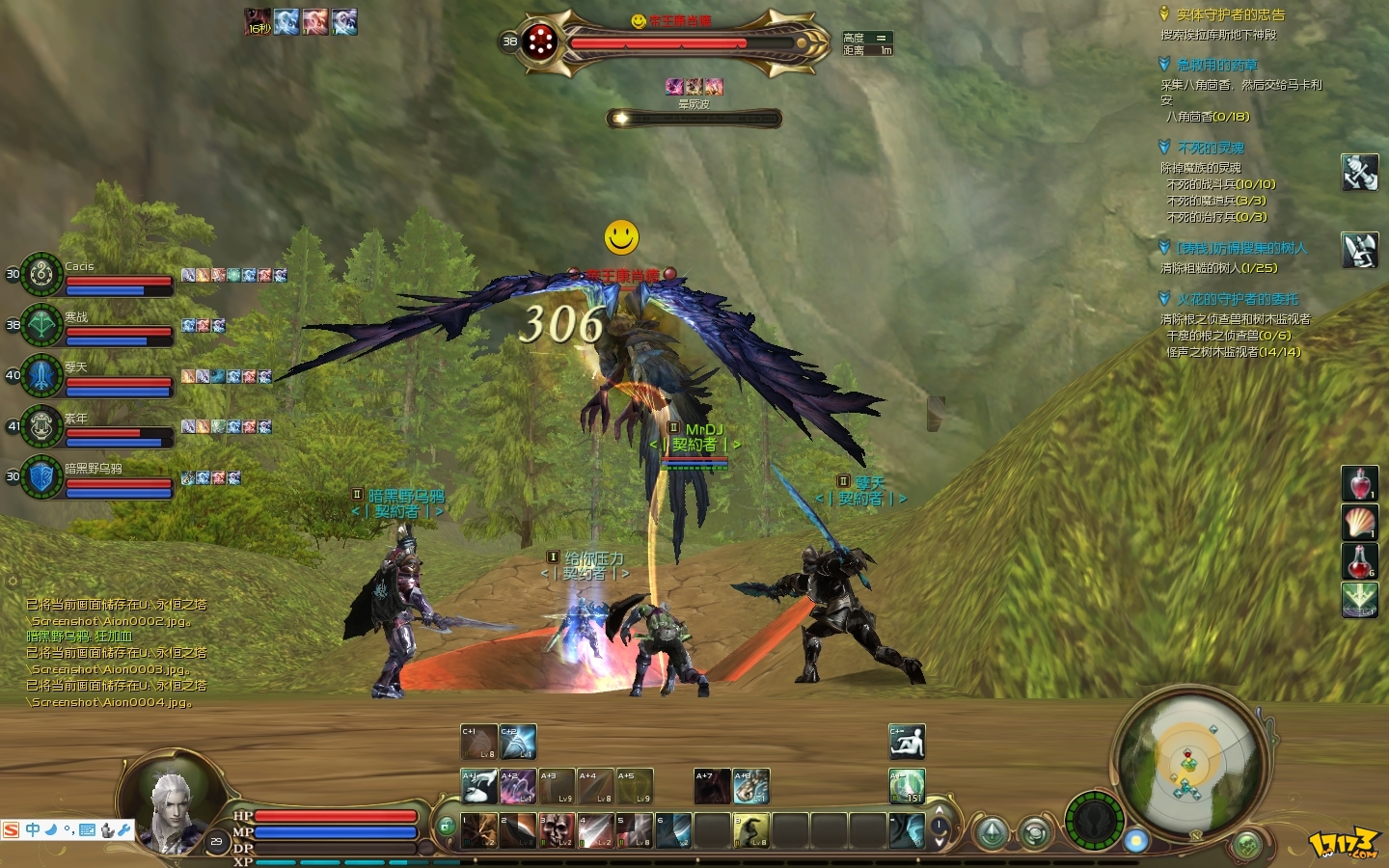Image resolution: width=1389 pixels, height=868 pixels.
Task: Open the Sogou input method toolbar icon
Action: click(x=12, y=830)
